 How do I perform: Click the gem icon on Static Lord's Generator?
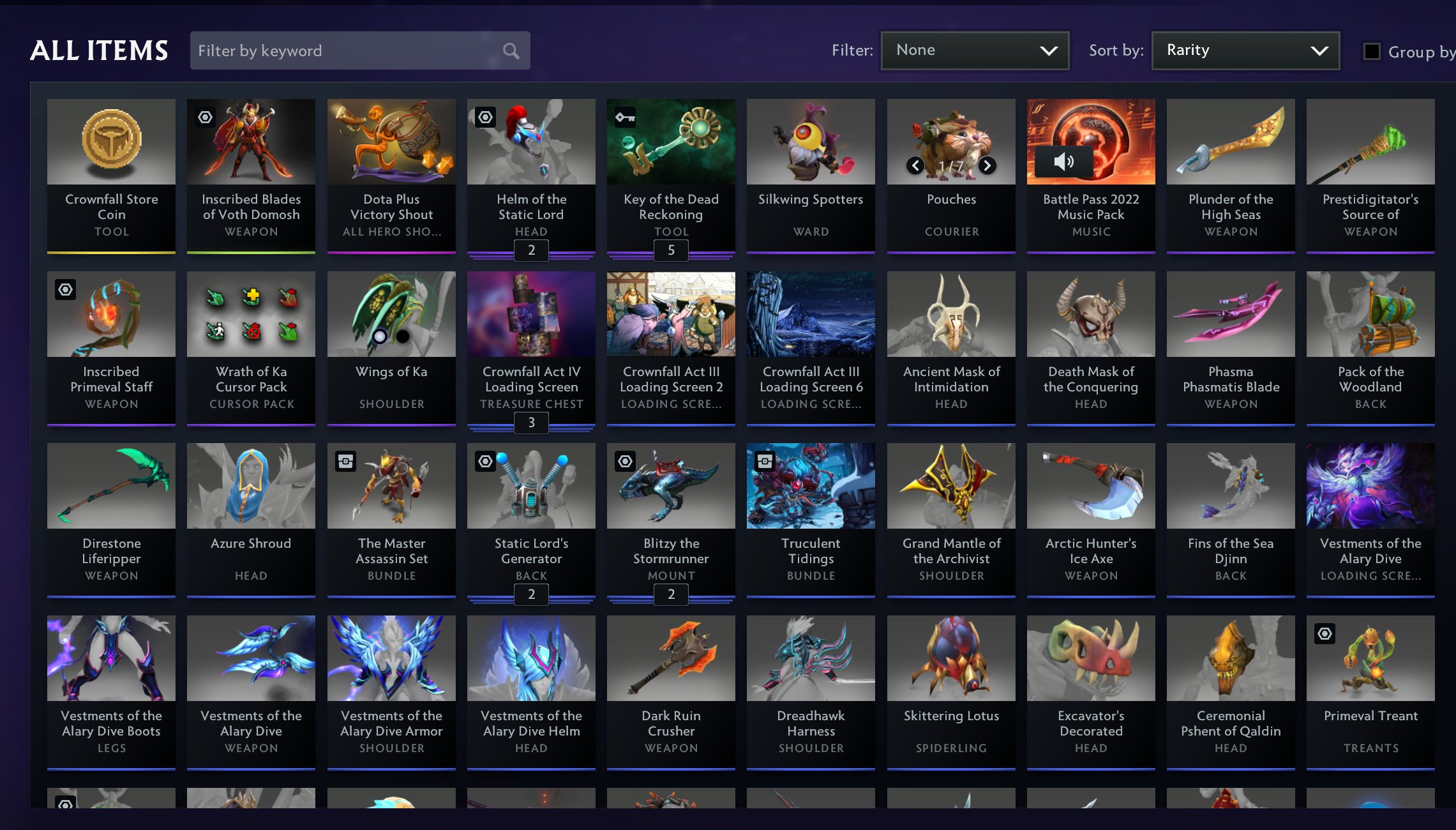coord(485,460)
